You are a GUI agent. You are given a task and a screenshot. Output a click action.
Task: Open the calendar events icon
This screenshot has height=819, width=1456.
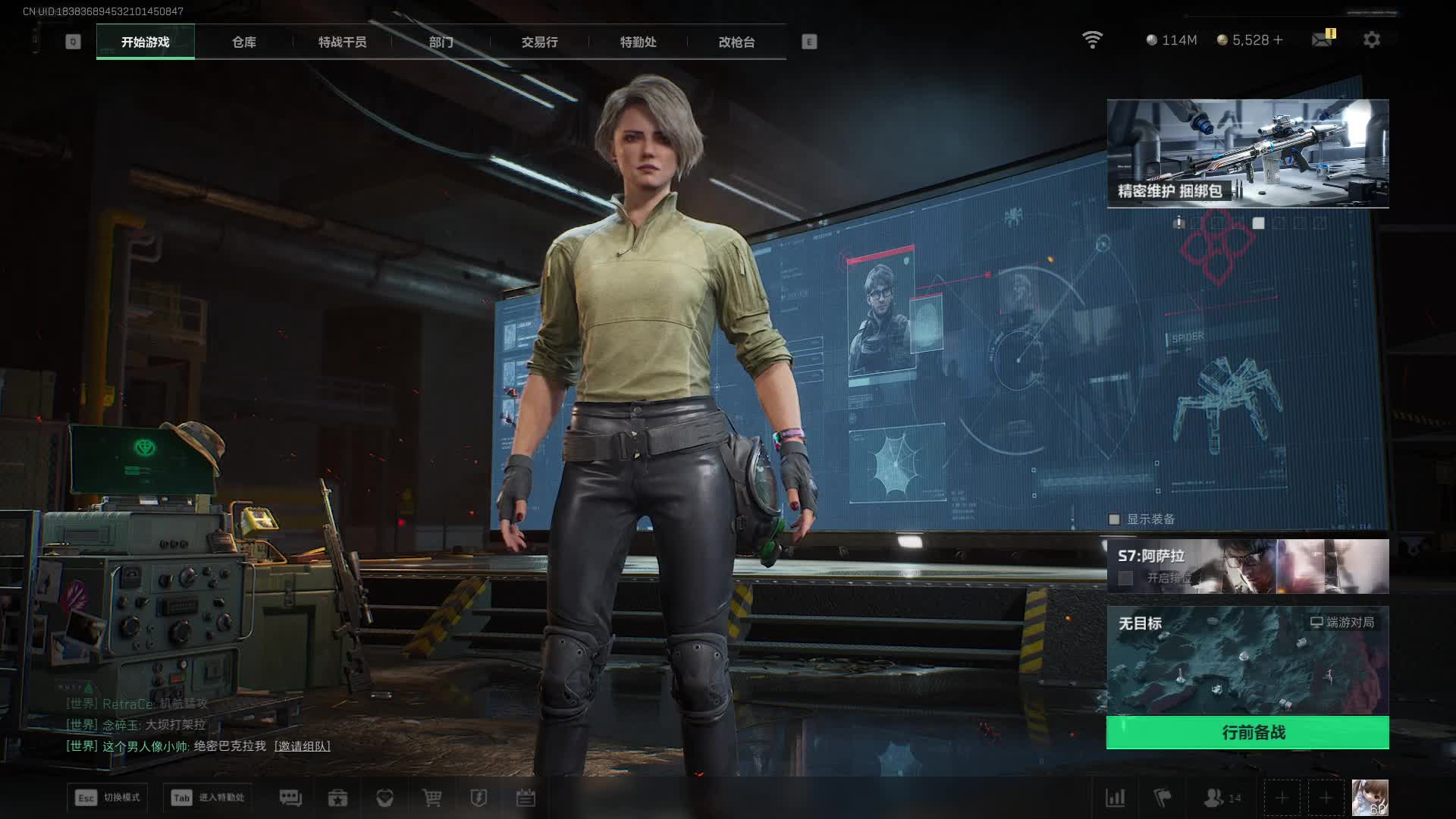click(526, 798)
